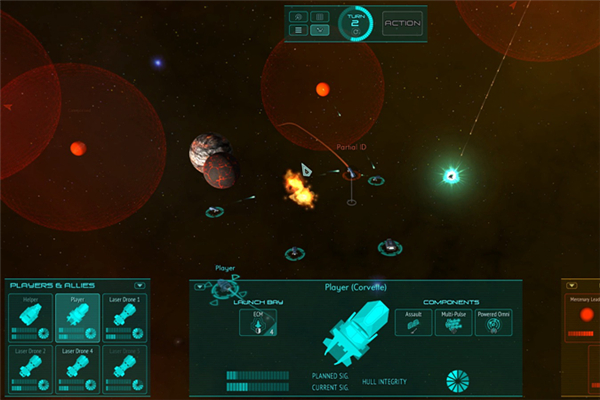Launch the ECM from the launch bay

(258, 321)
